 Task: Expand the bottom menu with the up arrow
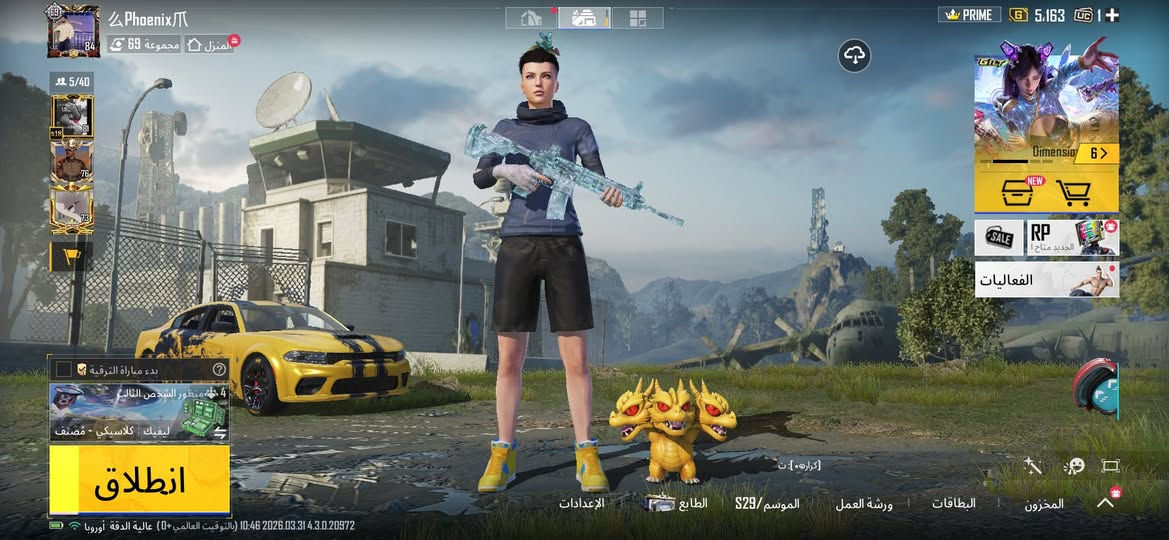tap(1105, 503)
